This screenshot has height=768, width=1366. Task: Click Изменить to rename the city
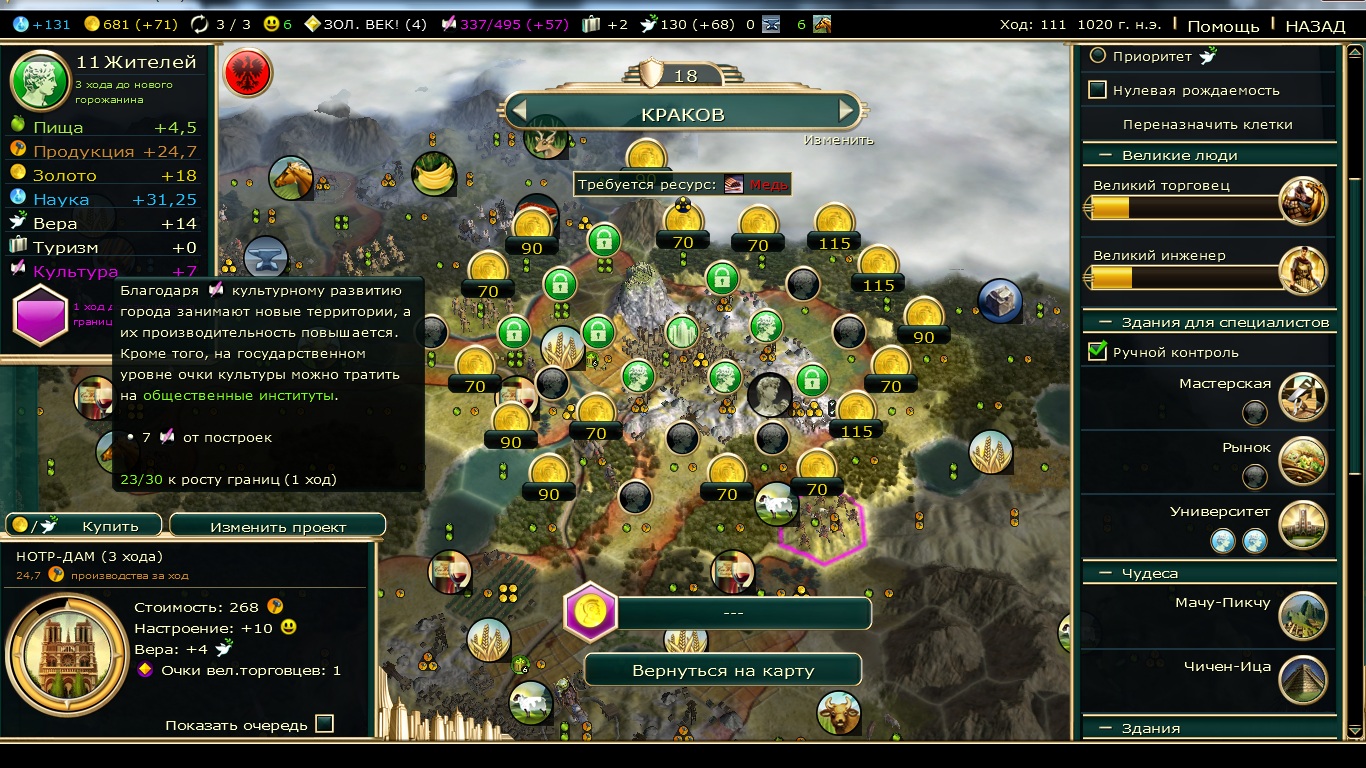[x=838, y=140]
